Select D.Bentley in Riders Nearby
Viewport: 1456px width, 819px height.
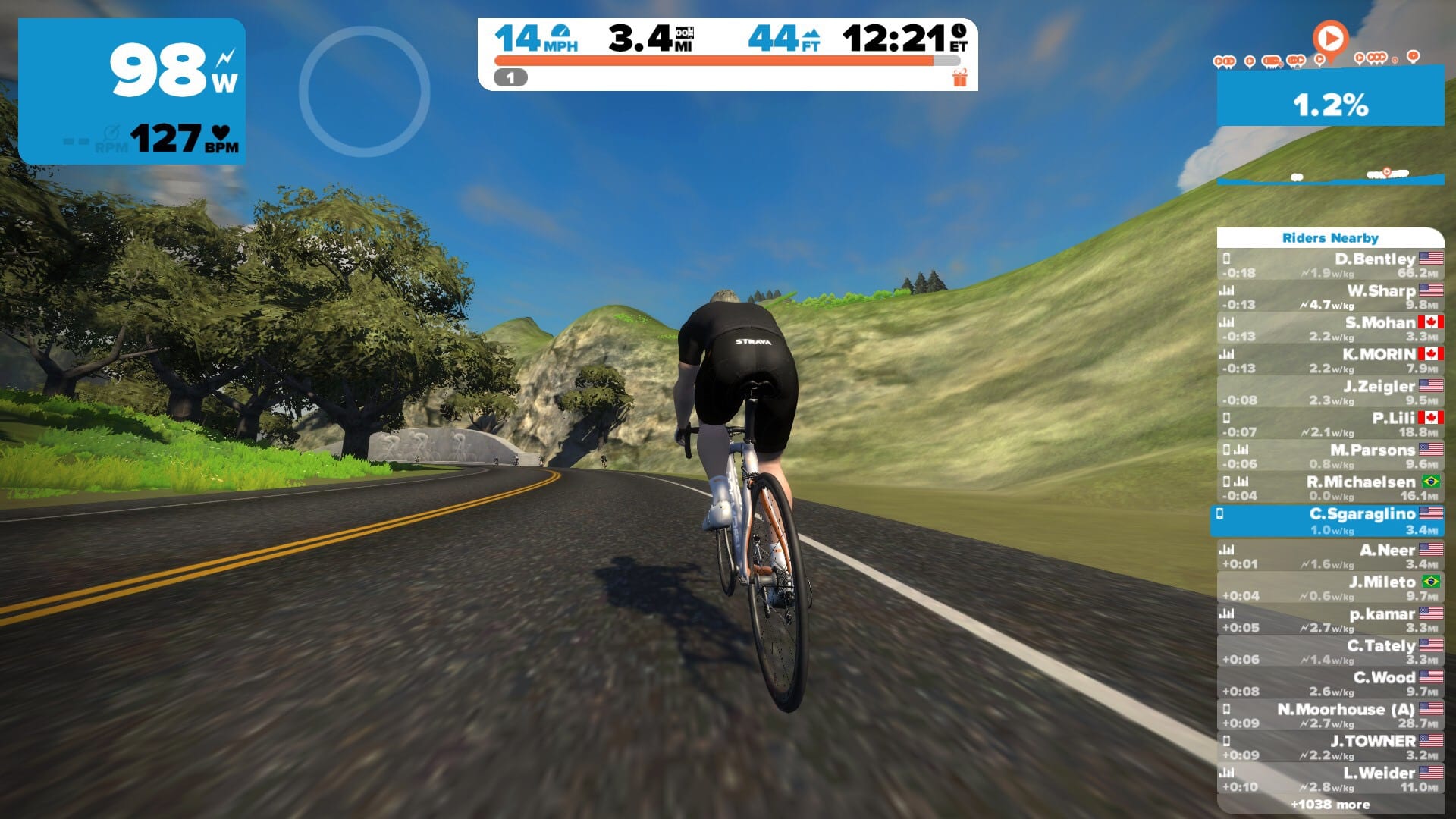click(x=1330, y=265)
